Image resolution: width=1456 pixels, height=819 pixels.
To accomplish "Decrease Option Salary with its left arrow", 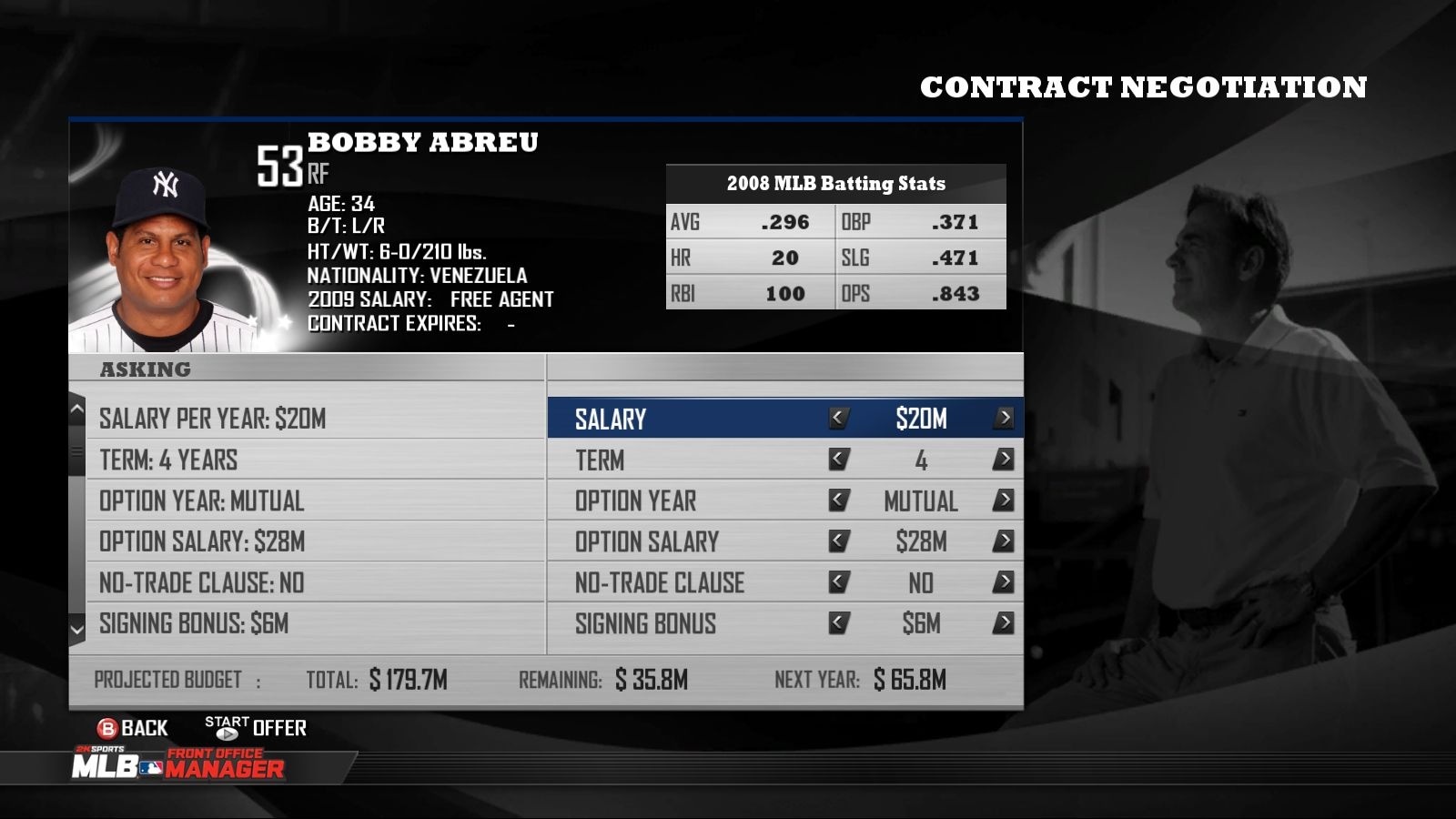I will pyautogui.click(x=838, y=541).
